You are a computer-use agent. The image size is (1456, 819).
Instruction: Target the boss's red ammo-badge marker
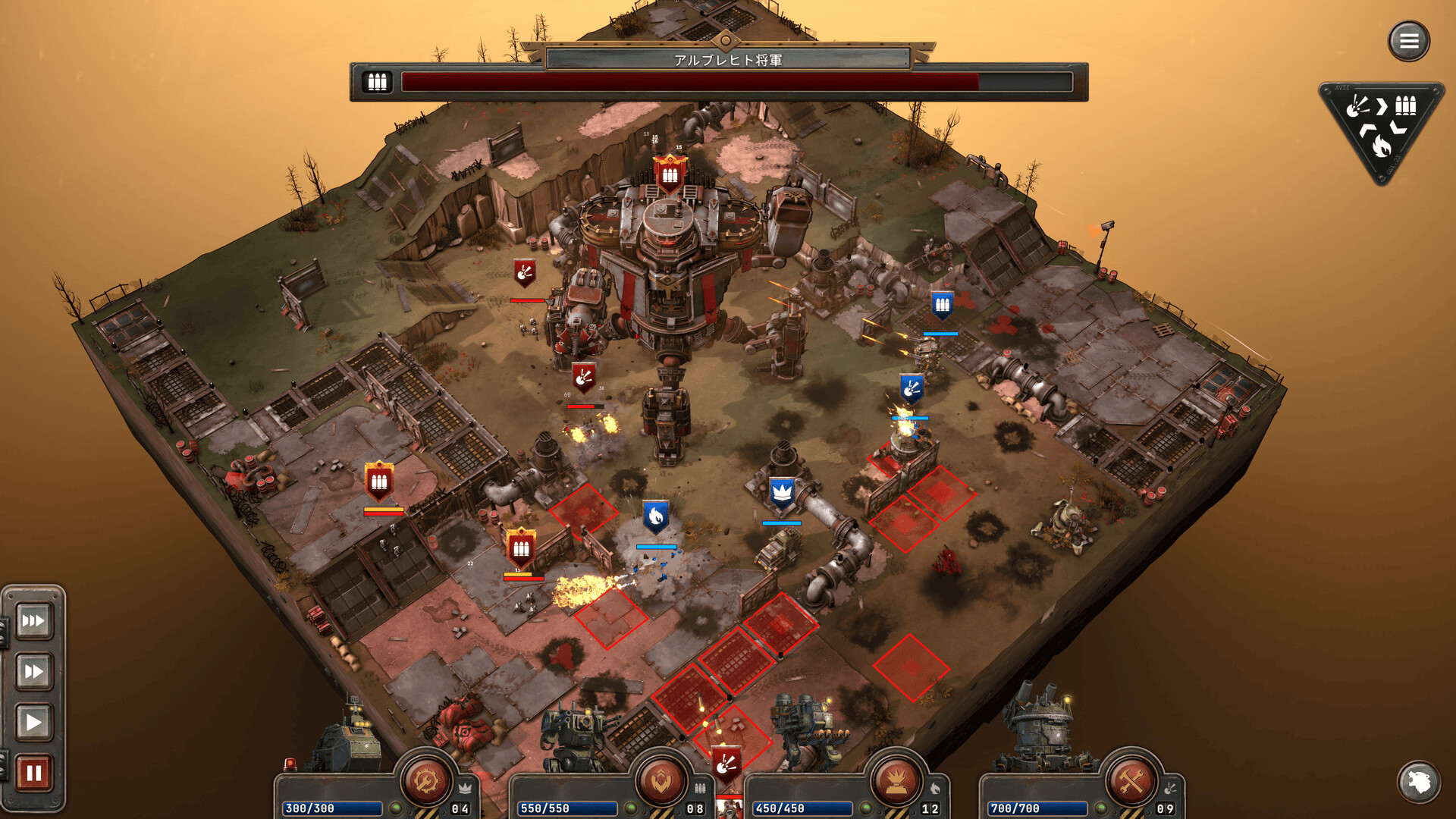pos(670,175)
